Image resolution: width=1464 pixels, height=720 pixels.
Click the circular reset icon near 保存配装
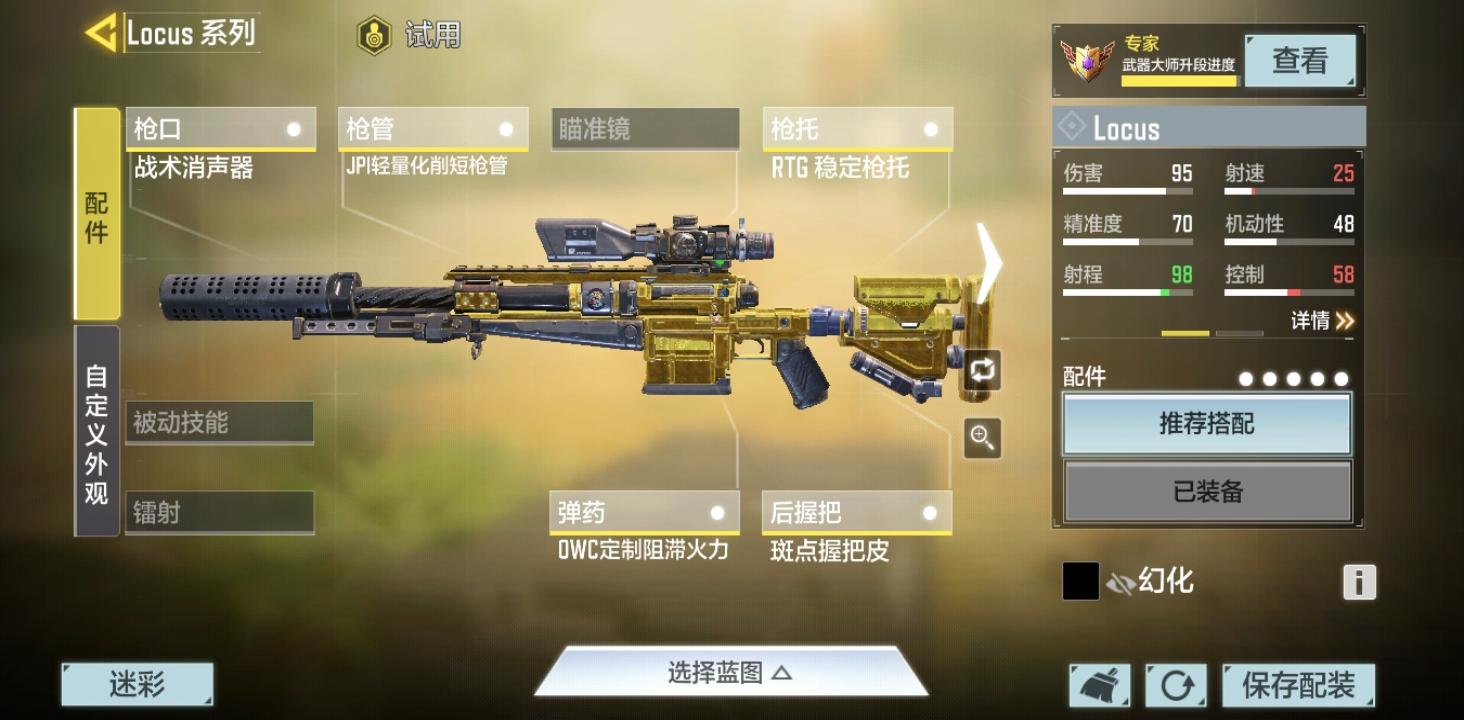point(1177,685)
